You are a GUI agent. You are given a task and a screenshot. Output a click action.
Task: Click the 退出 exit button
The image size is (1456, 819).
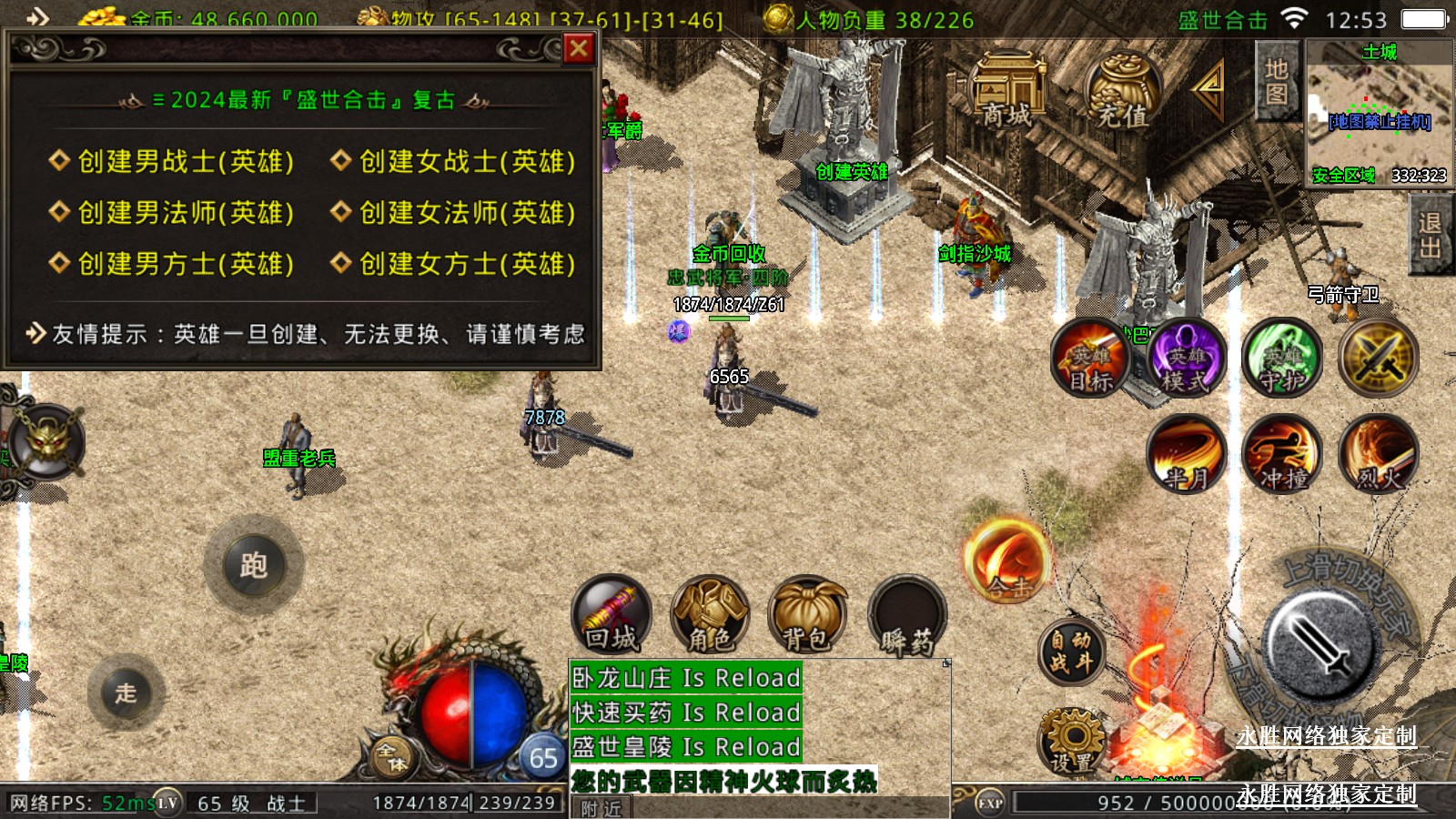(1429, 237)
